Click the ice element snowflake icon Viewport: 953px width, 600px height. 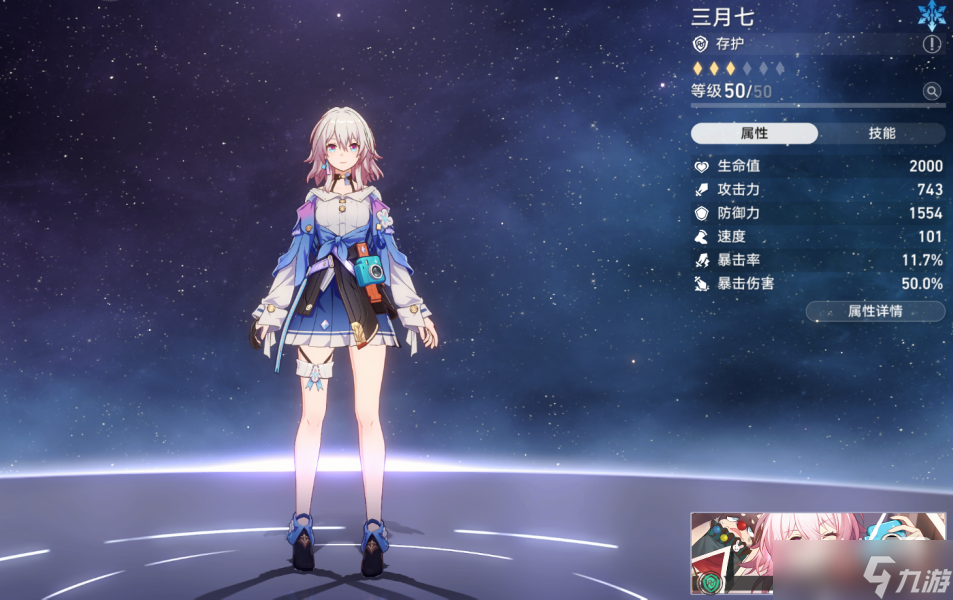(932, 14)
